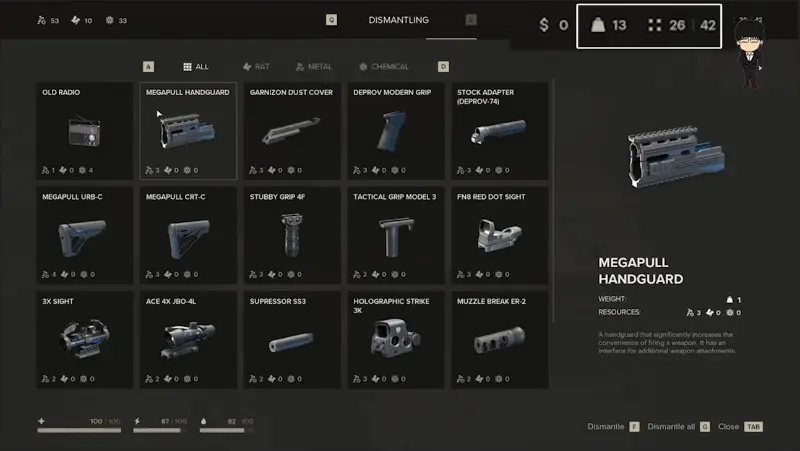Choose the Holographic Strike 3K tile
Viewport: 800px width, 451px height.
(x=396, y=339)
